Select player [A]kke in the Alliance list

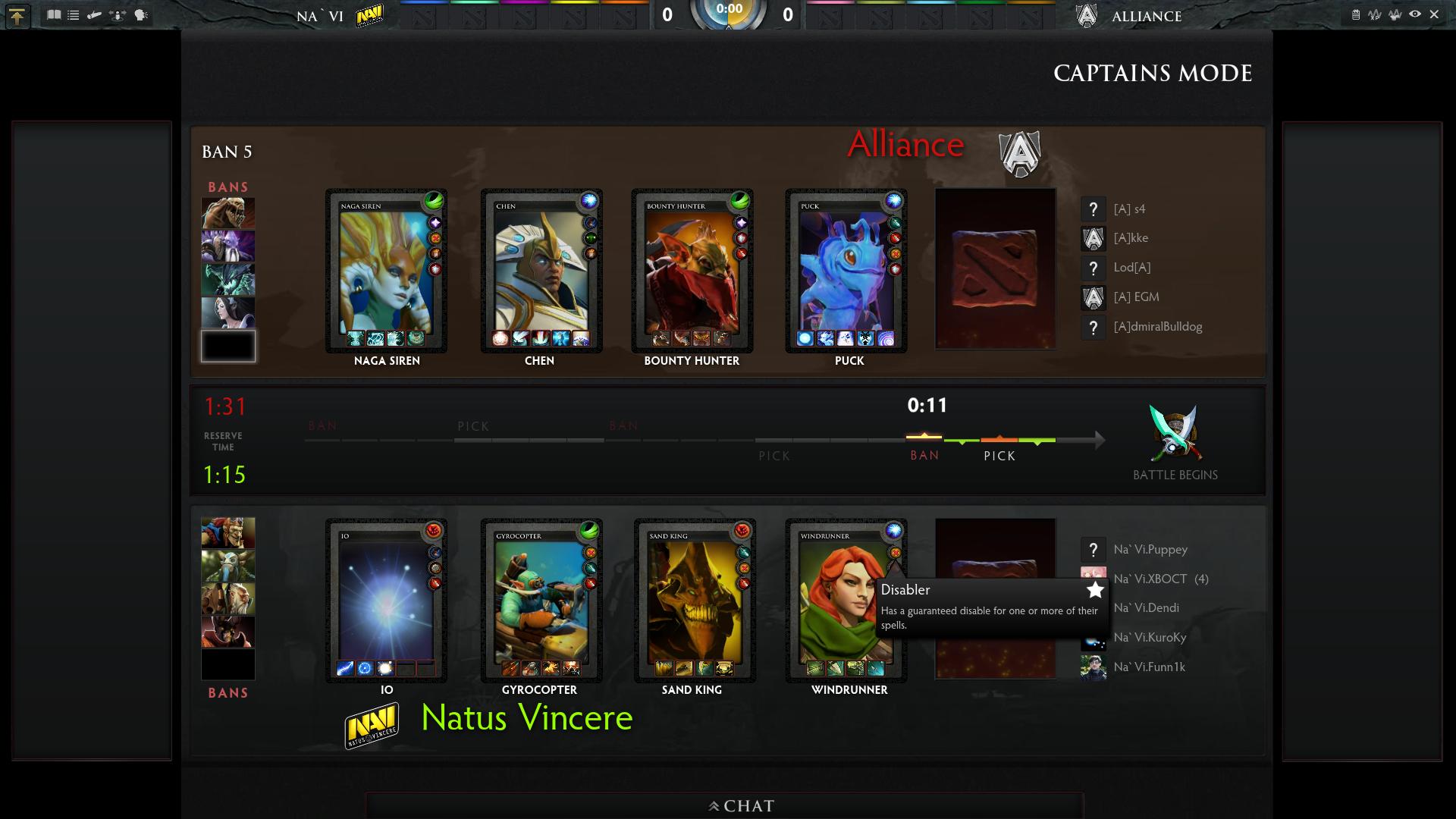coord(1130,238)
